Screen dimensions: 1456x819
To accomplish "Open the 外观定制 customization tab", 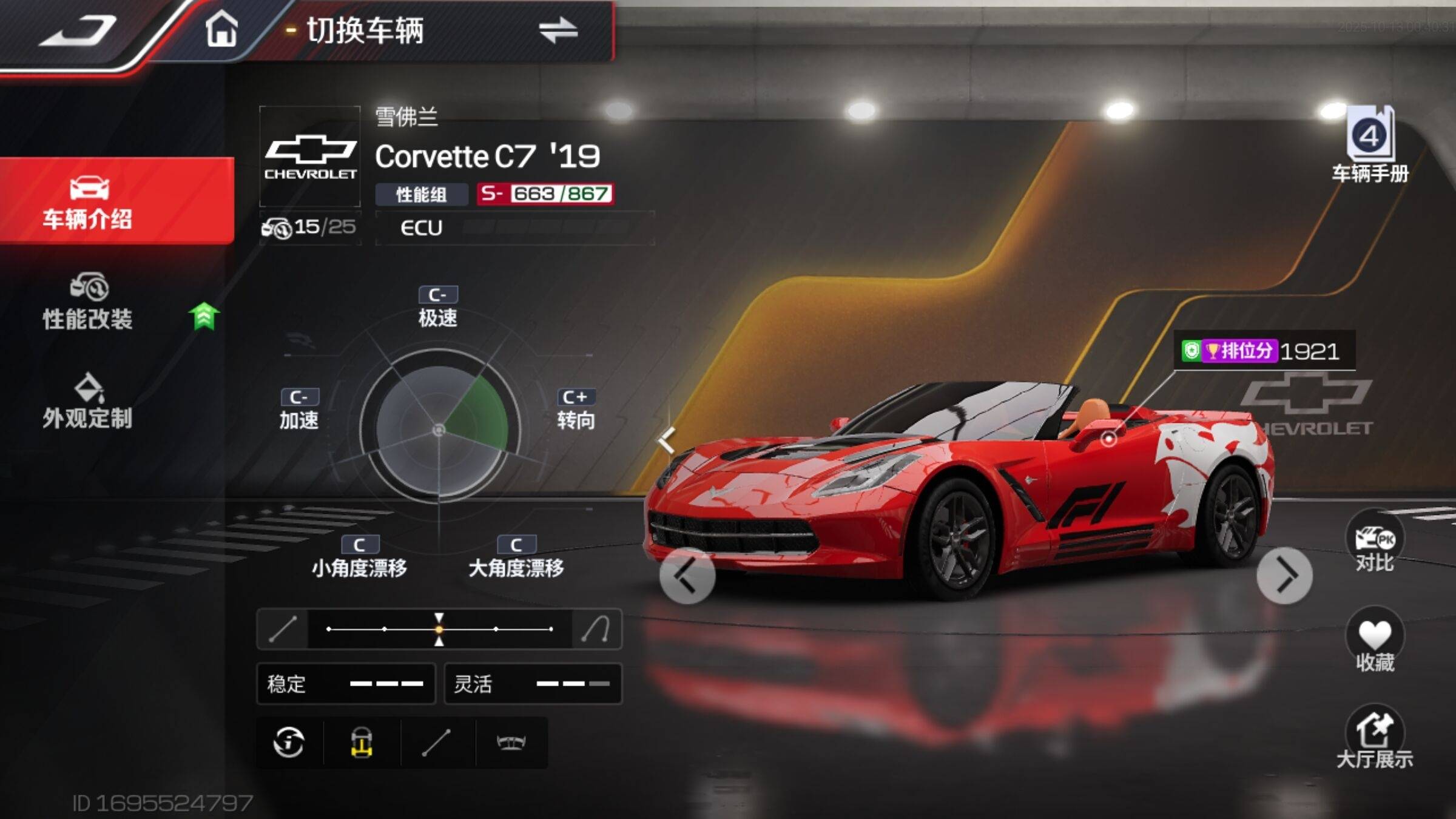I will [89, 403].
